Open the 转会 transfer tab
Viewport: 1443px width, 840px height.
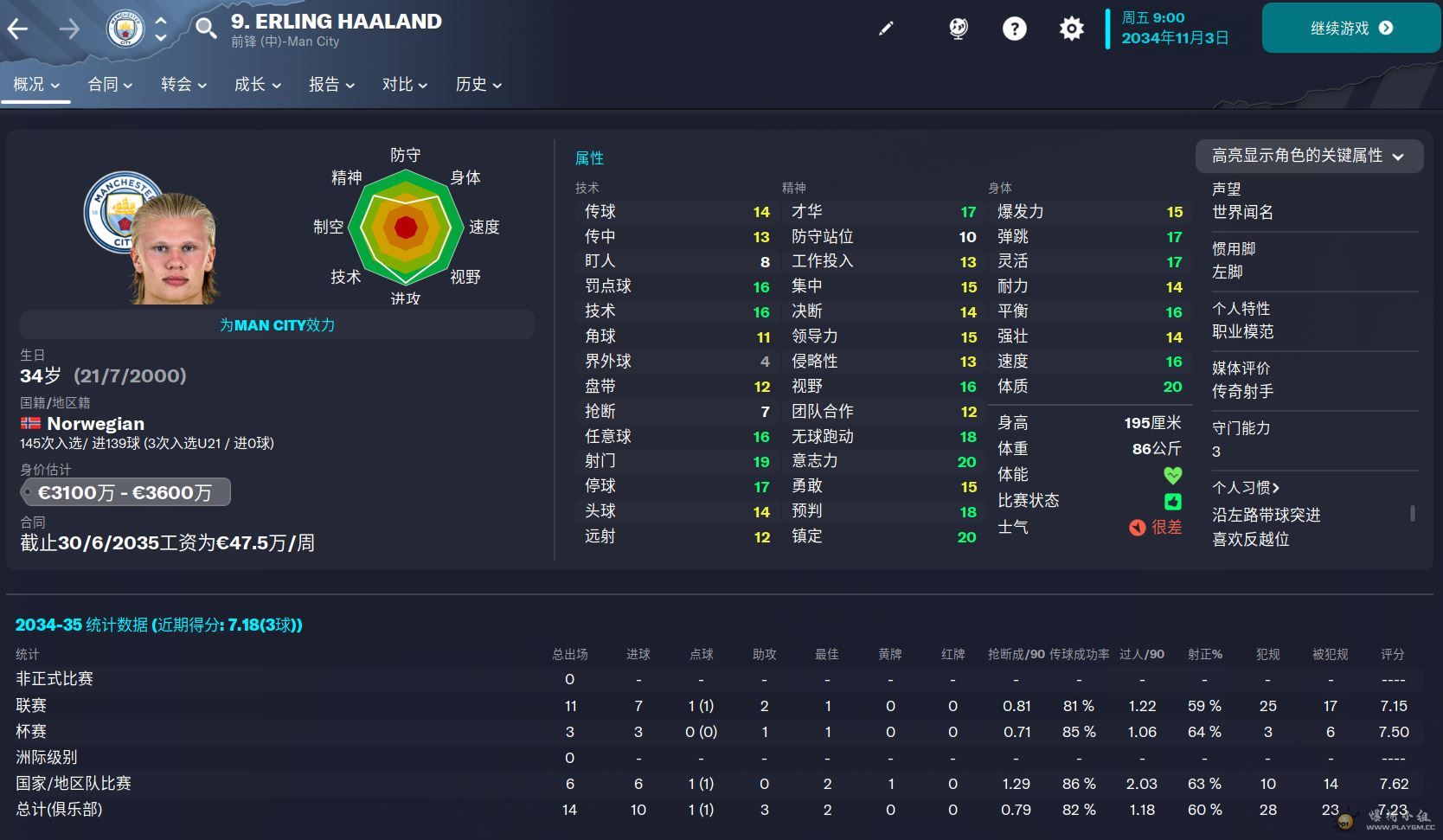(183, 85)
